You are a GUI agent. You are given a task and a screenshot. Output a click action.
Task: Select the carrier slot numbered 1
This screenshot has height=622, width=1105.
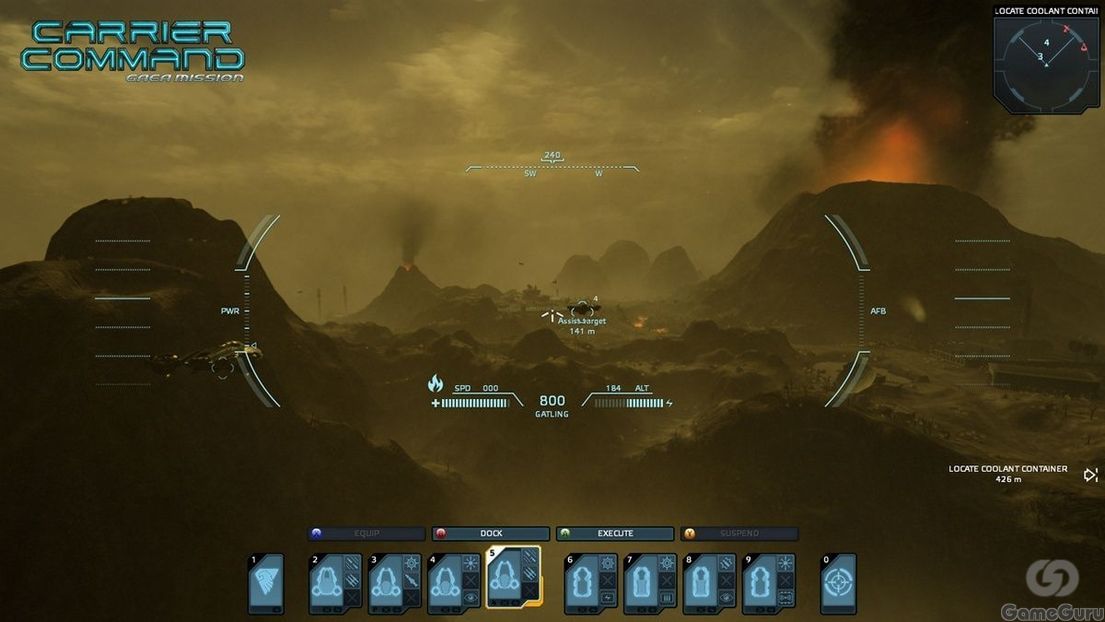point(266,583)
